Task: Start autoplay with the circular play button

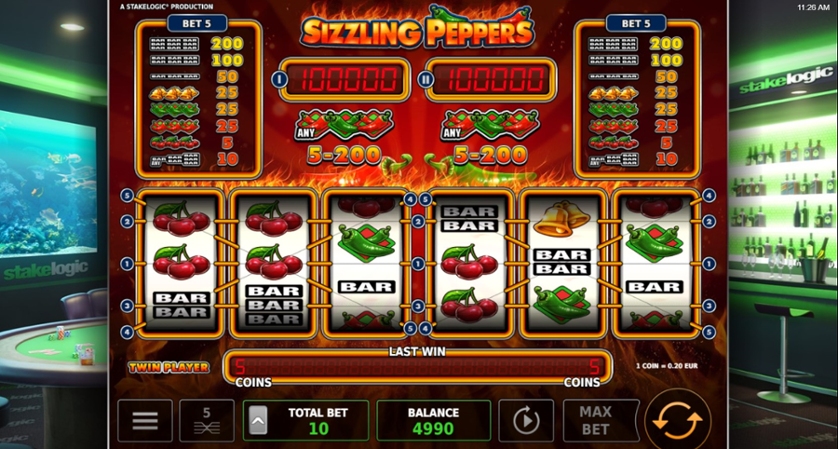Action: point(526,420)
